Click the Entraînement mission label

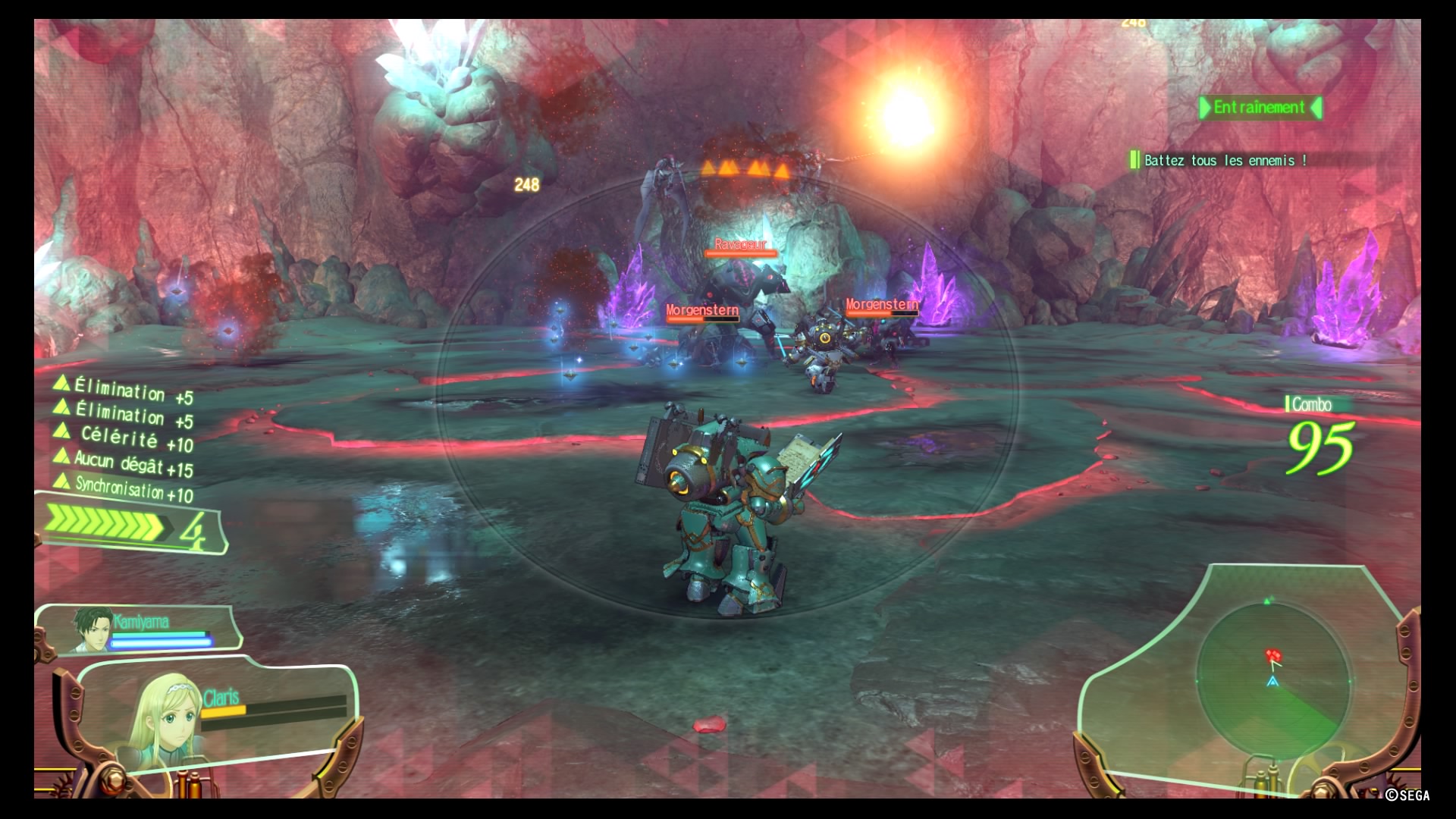coord(1260,108)
